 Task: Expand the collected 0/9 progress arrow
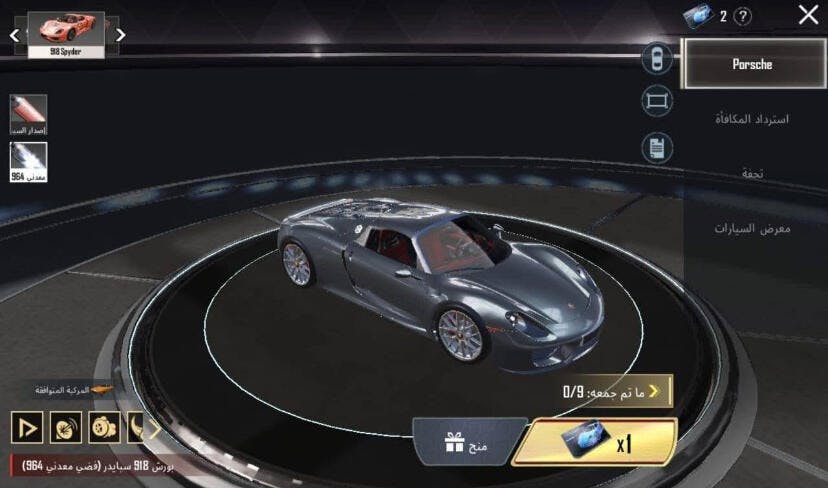click(656, 390)
